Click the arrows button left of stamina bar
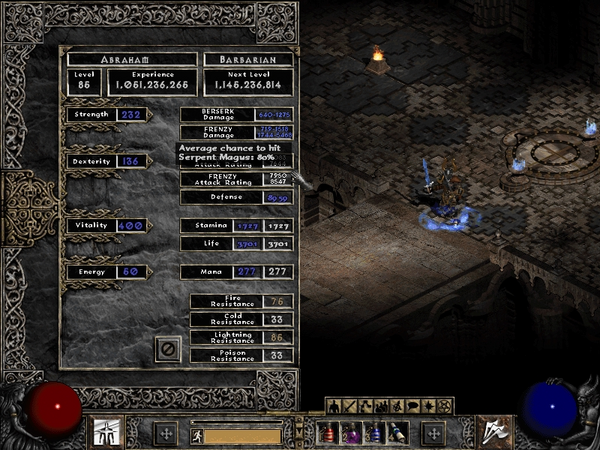 pos(166,433)
